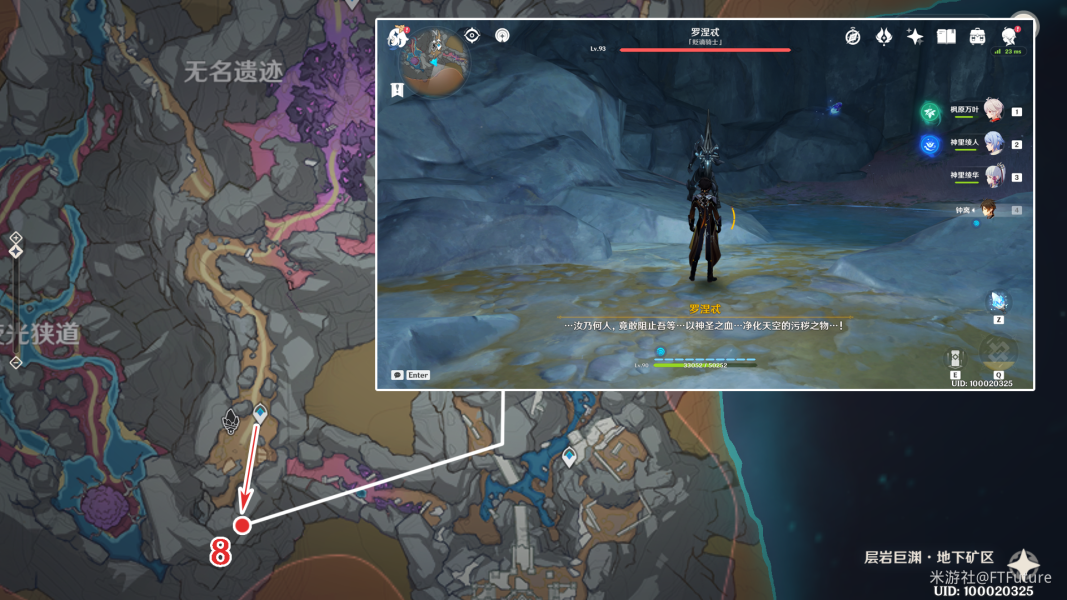
Task: Select active character 钟离 in the party list
Action: [988, 210]
